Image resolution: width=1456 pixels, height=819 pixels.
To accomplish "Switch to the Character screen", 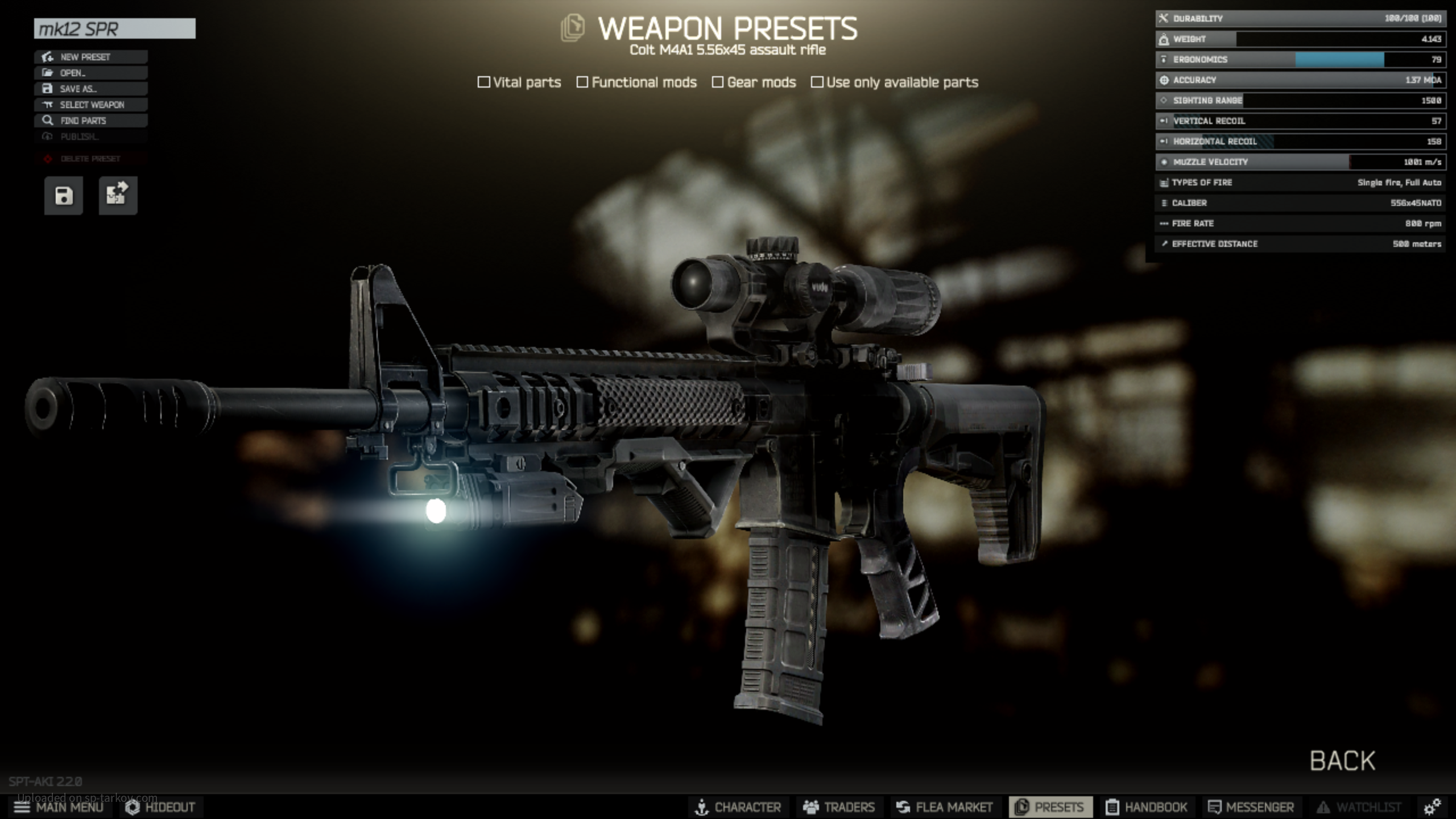I will pos(738,807).
